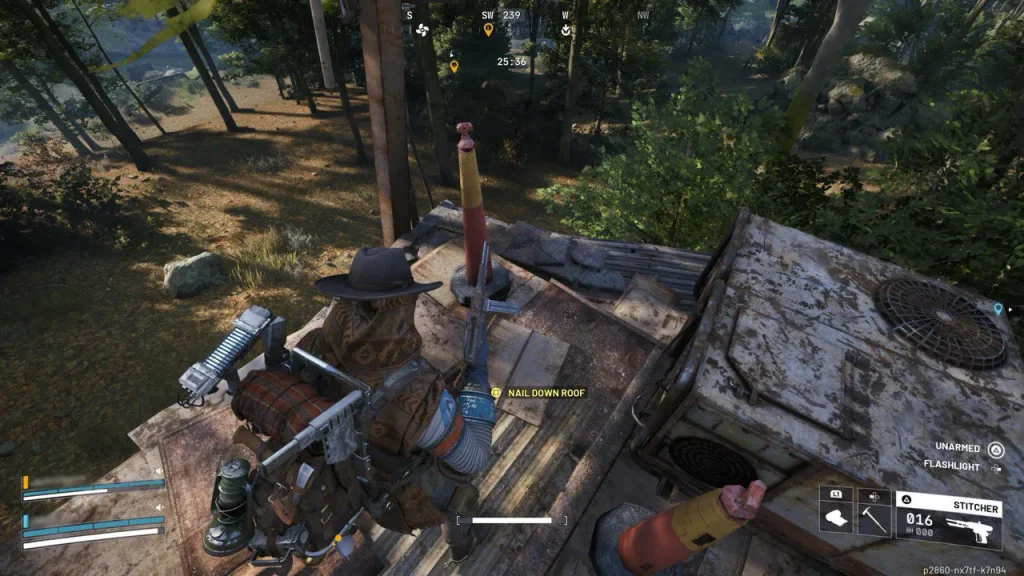
Task: Click the blue location marker at right edge
Action: (x=997, y=309)
